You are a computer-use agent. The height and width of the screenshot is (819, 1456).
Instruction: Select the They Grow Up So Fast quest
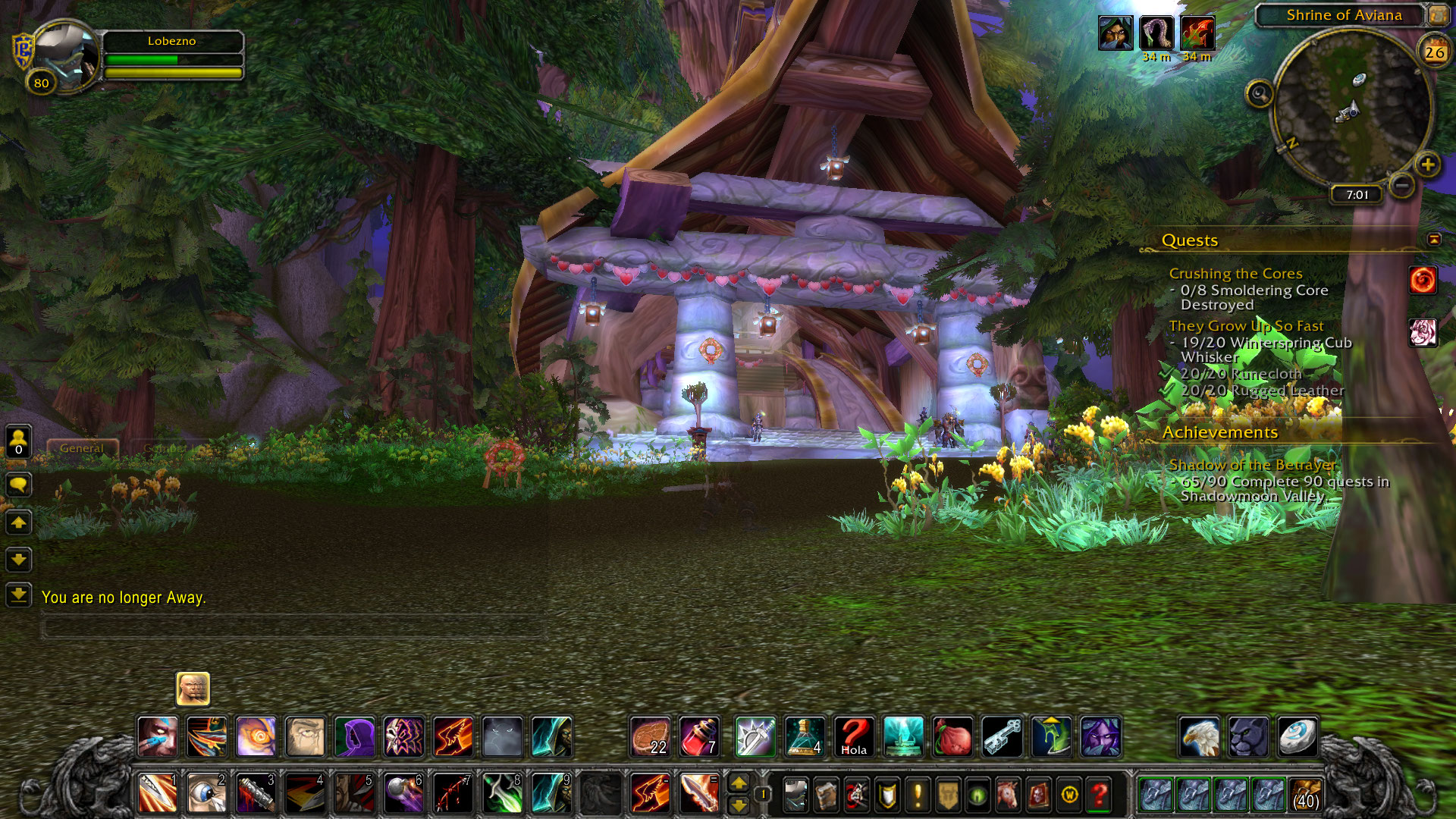[x=1246, y=325]
